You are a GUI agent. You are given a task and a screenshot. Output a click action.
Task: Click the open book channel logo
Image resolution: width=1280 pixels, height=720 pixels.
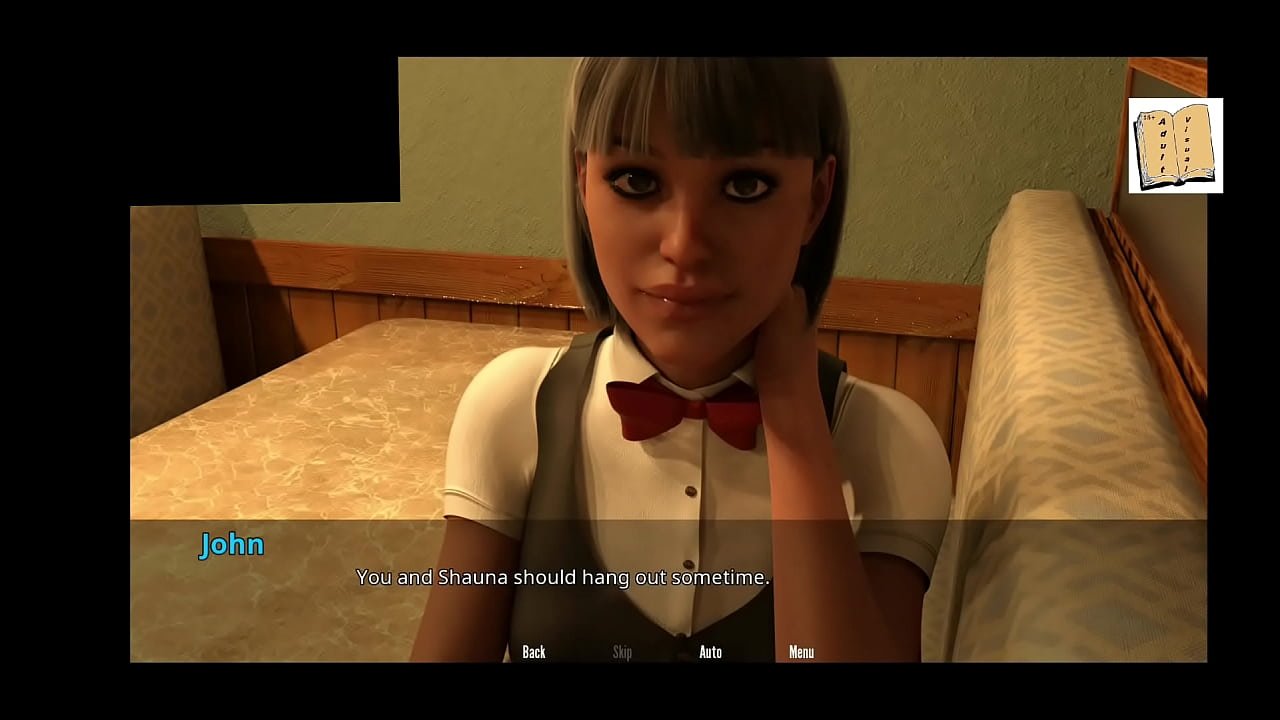1175,146
